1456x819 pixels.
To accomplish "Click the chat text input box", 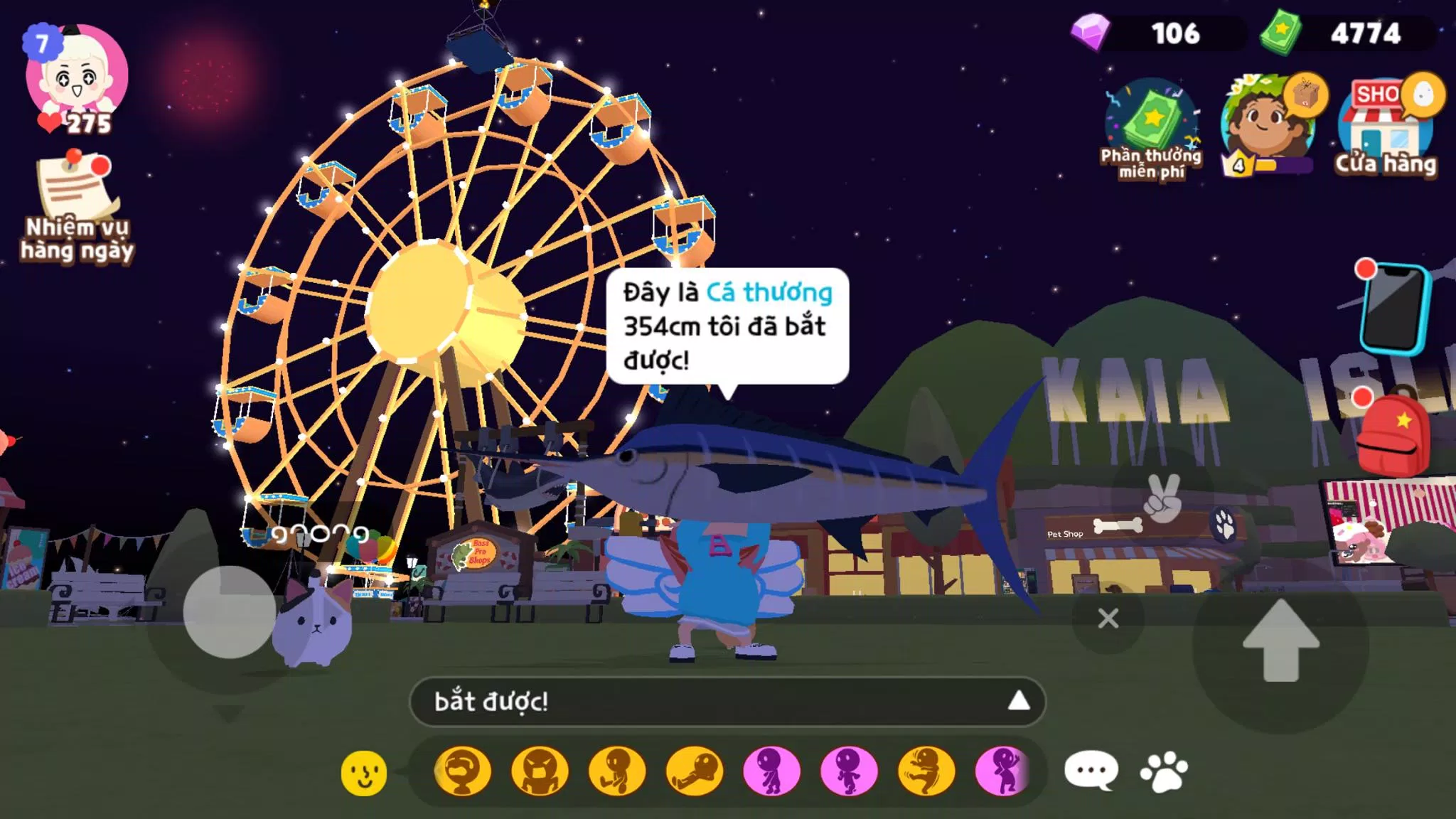I will point(711,702).
